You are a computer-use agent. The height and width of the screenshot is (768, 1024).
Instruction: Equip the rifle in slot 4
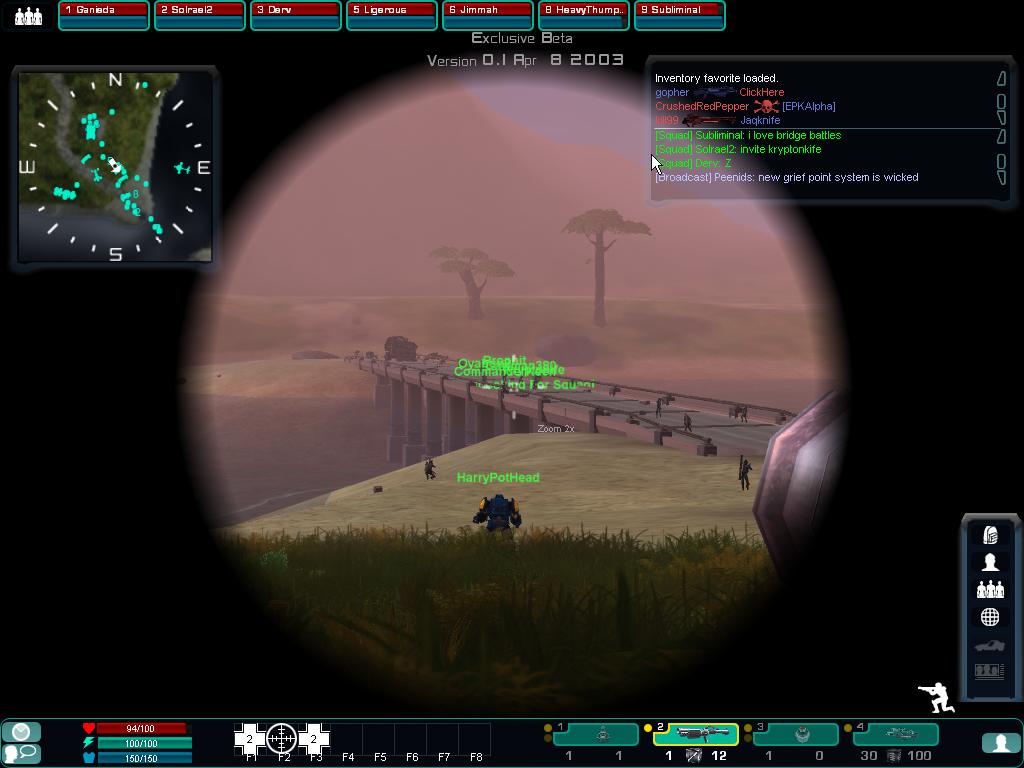[897, 735]
